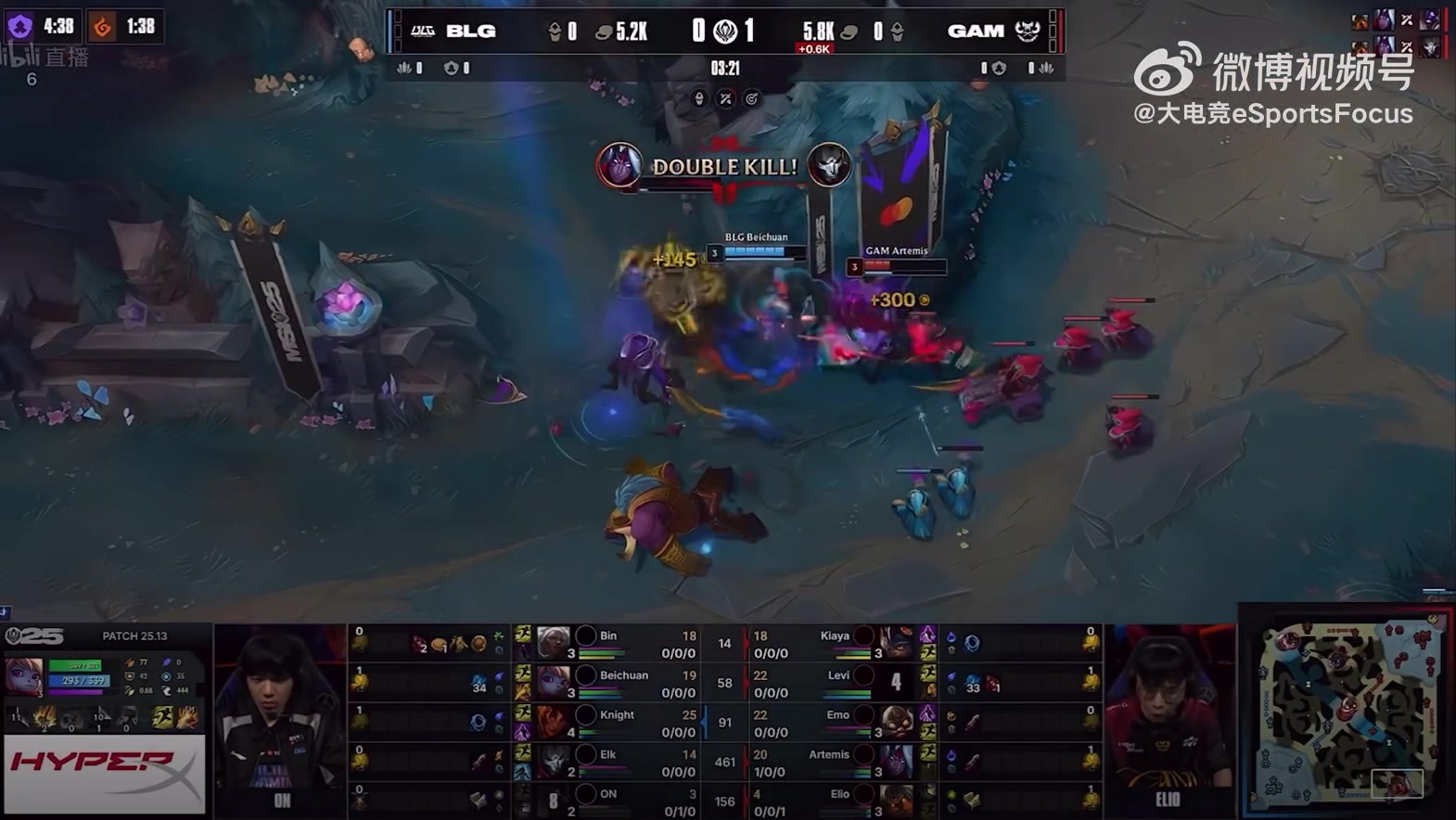
Task: Click the BLG team logo in the top bar
Action: (423, 31)
